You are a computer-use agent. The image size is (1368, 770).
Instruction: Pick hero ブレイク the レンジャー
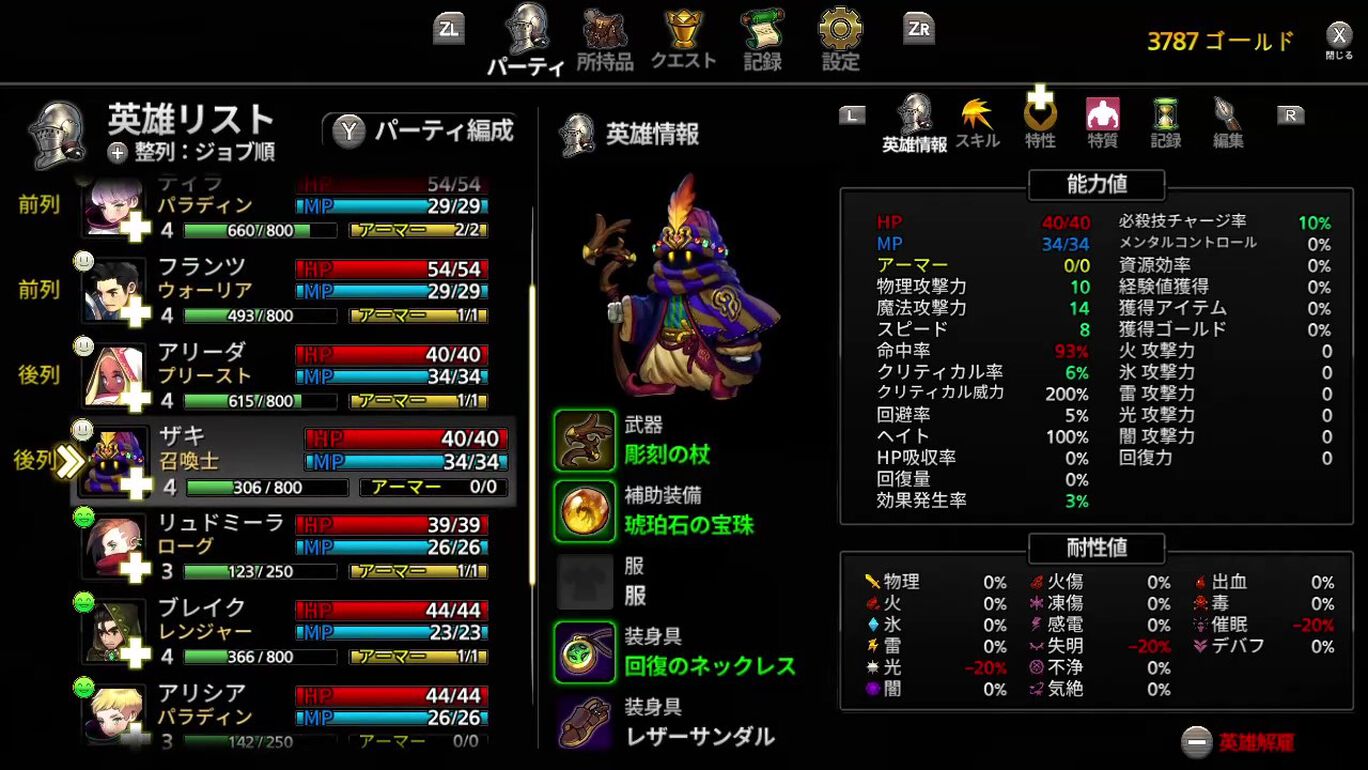(290, 632)
